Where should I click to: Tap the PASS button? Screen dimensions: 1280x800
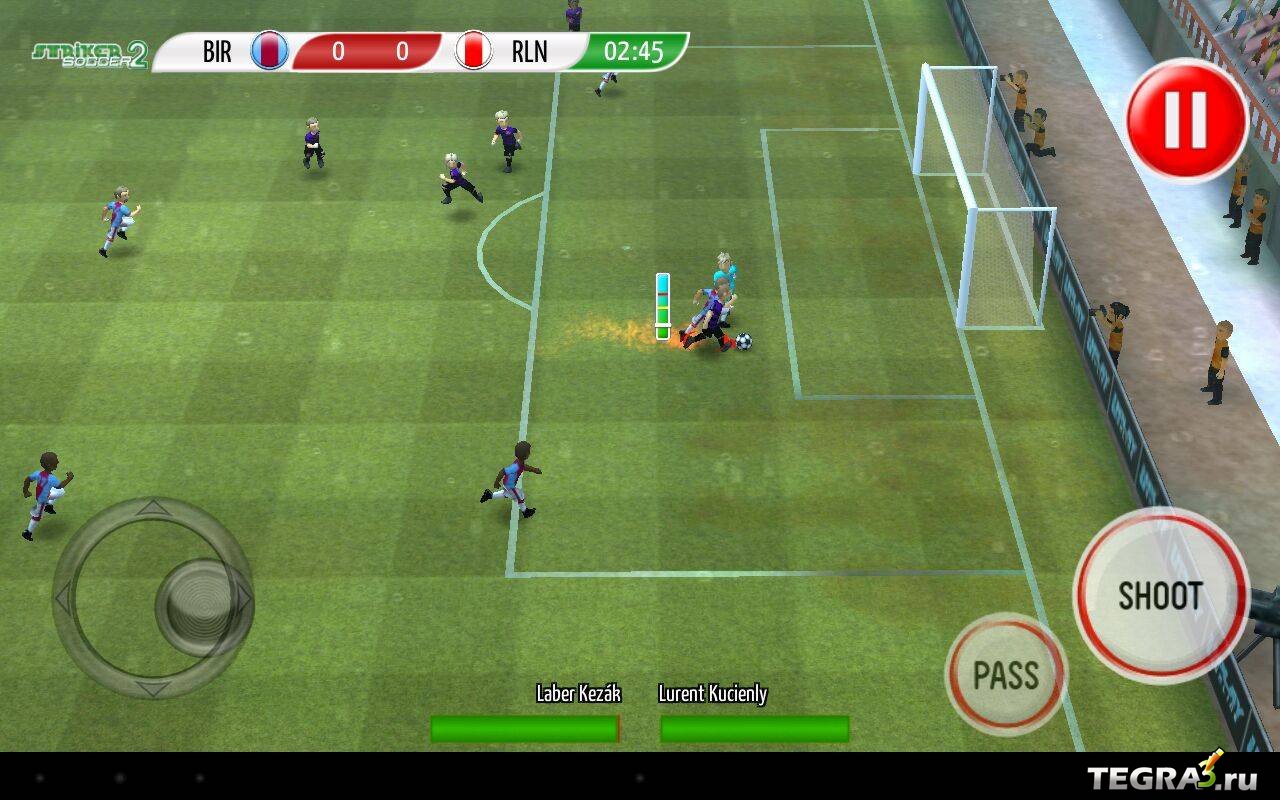tap(1006, 675)
